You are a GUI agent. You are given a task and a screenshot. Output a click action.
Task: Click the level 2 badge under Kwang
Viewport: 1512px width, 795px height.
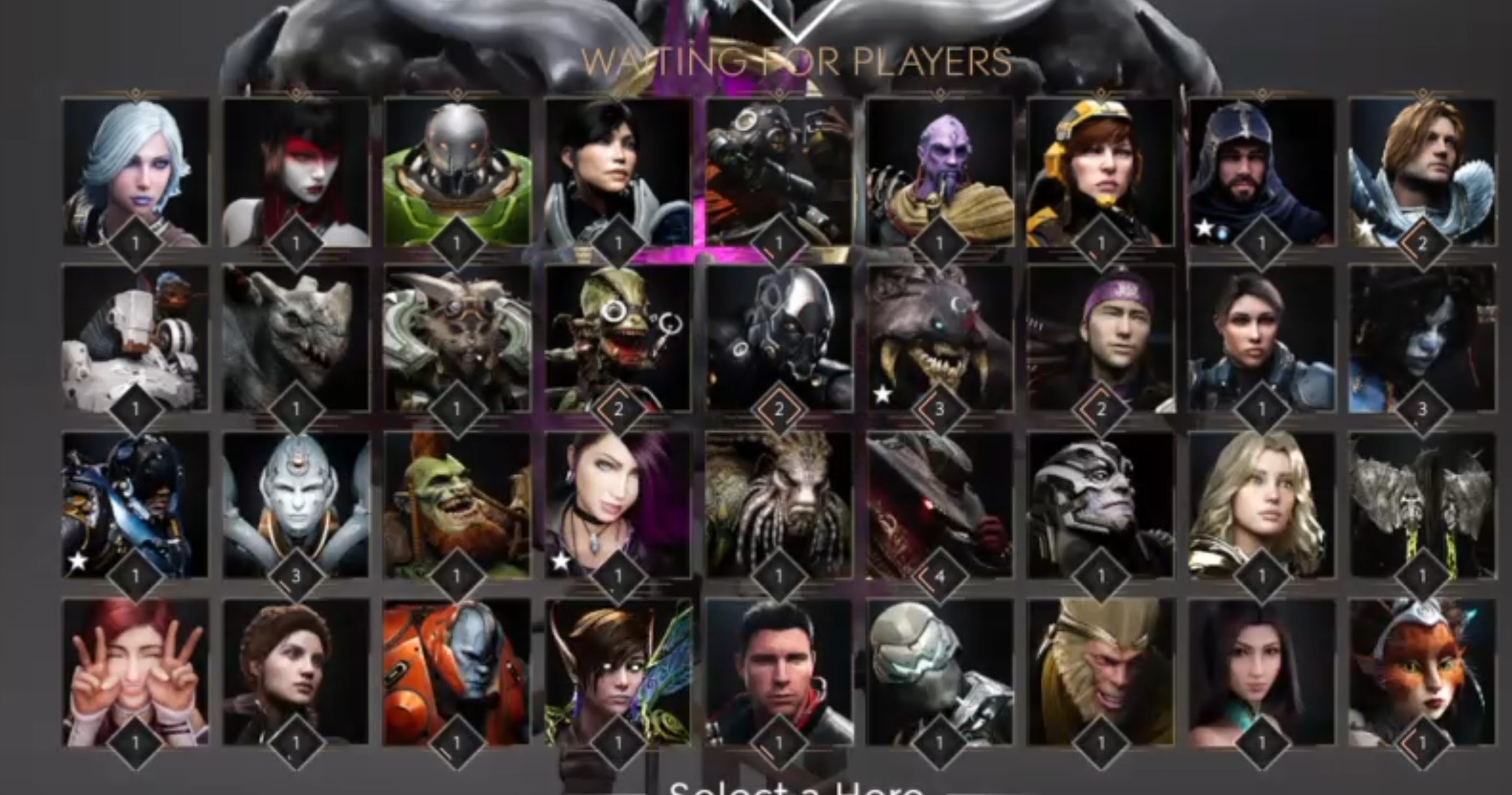pyautogui.click(x=1424, y=241)
